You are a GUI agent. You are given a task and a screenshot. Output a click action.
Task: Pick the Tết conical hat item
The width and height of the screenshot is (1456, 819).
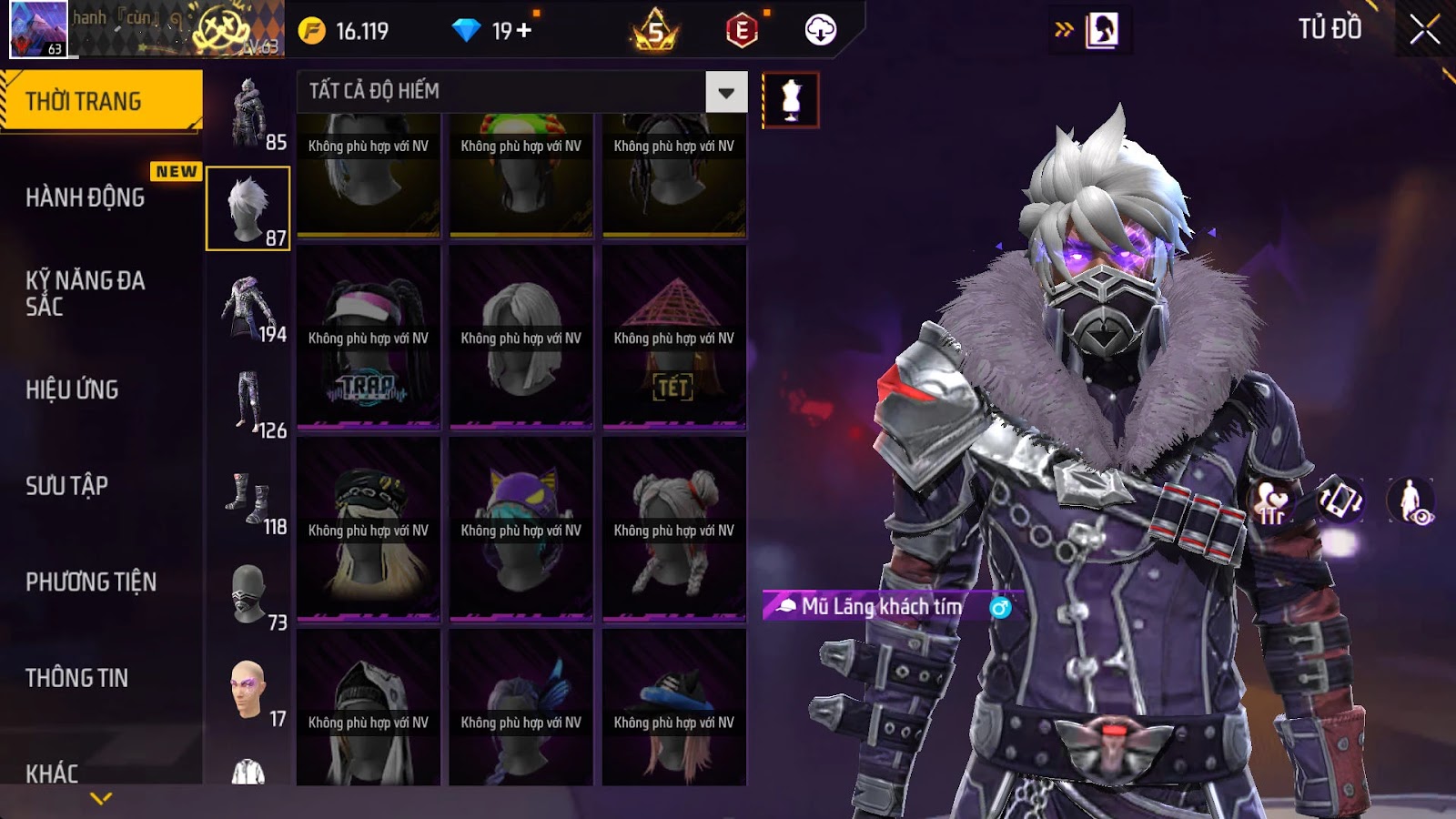click(673, 337)
